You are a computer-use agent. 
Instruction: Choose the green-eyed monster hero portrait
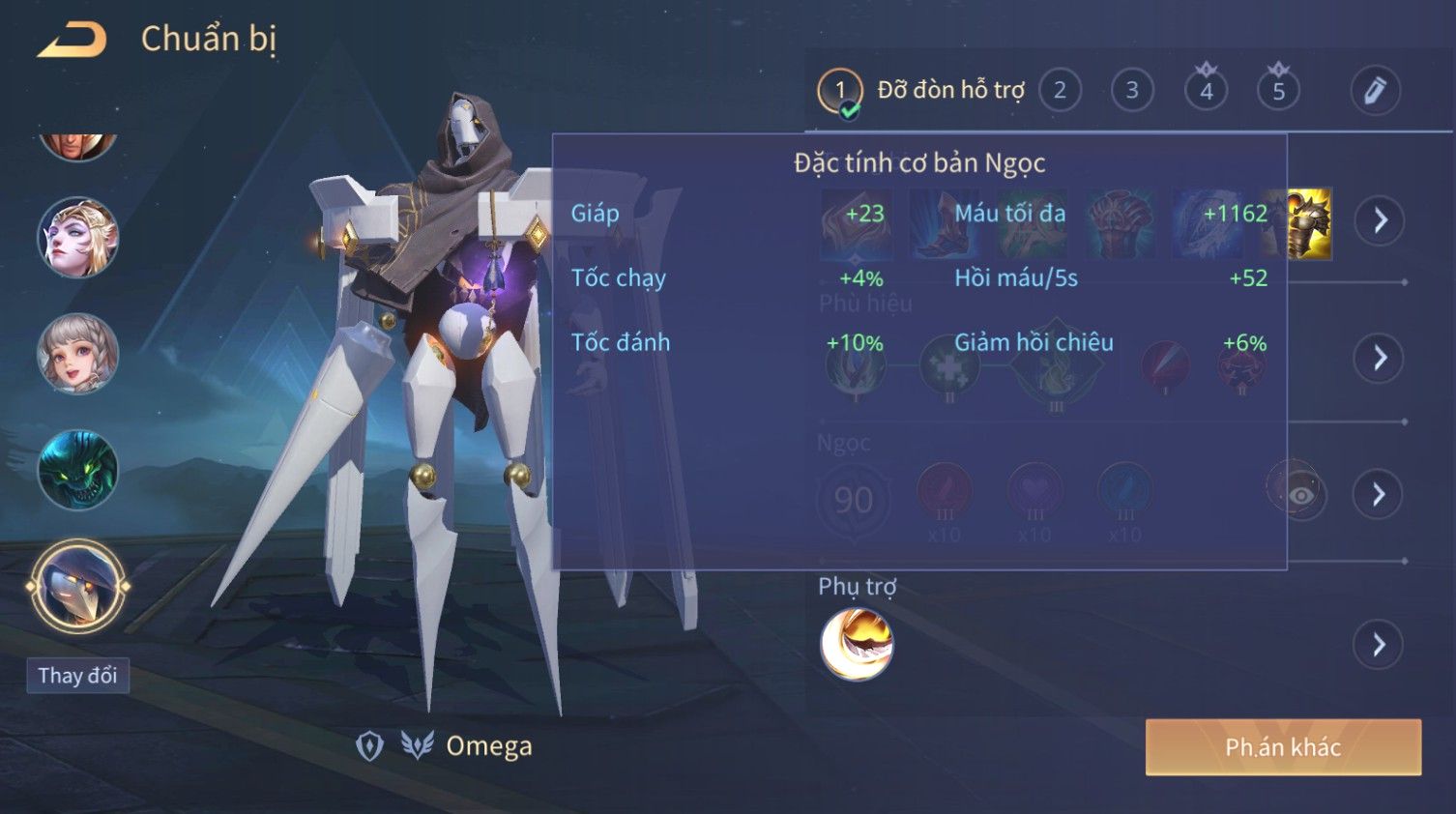[x=77, y=470]
